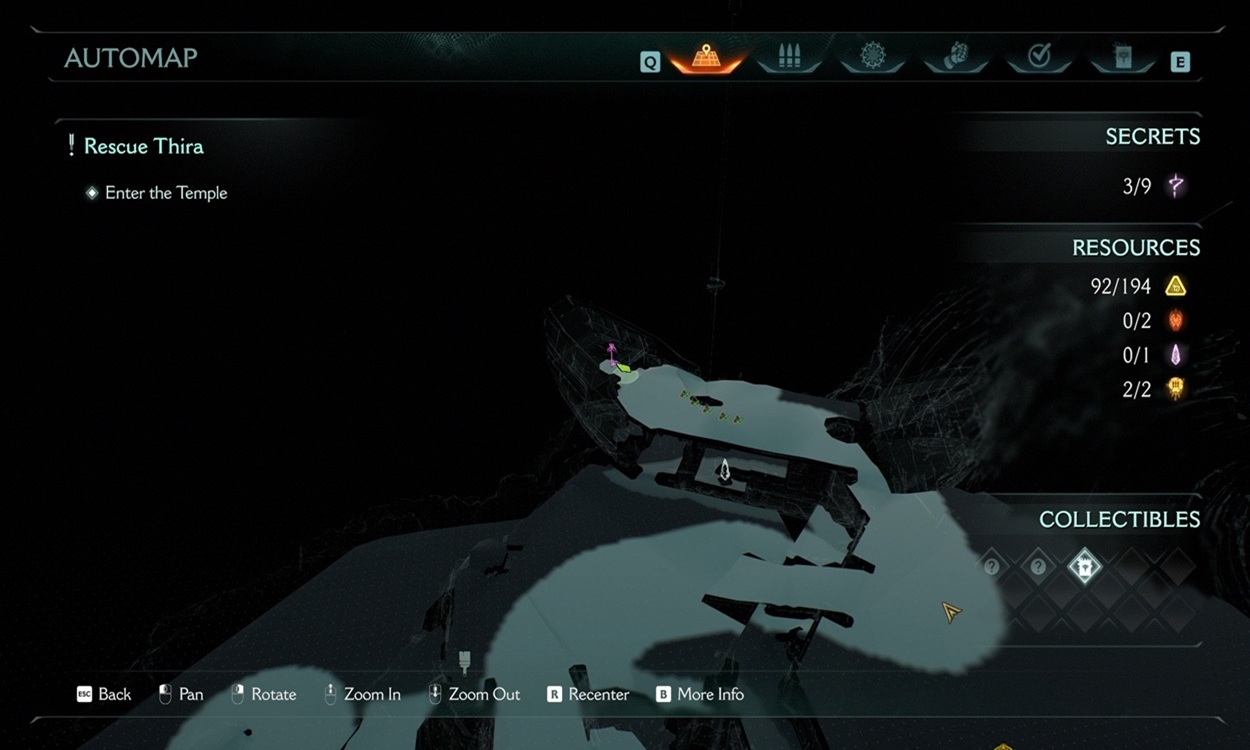Select the active Automap tab icon

click(706, 58)
